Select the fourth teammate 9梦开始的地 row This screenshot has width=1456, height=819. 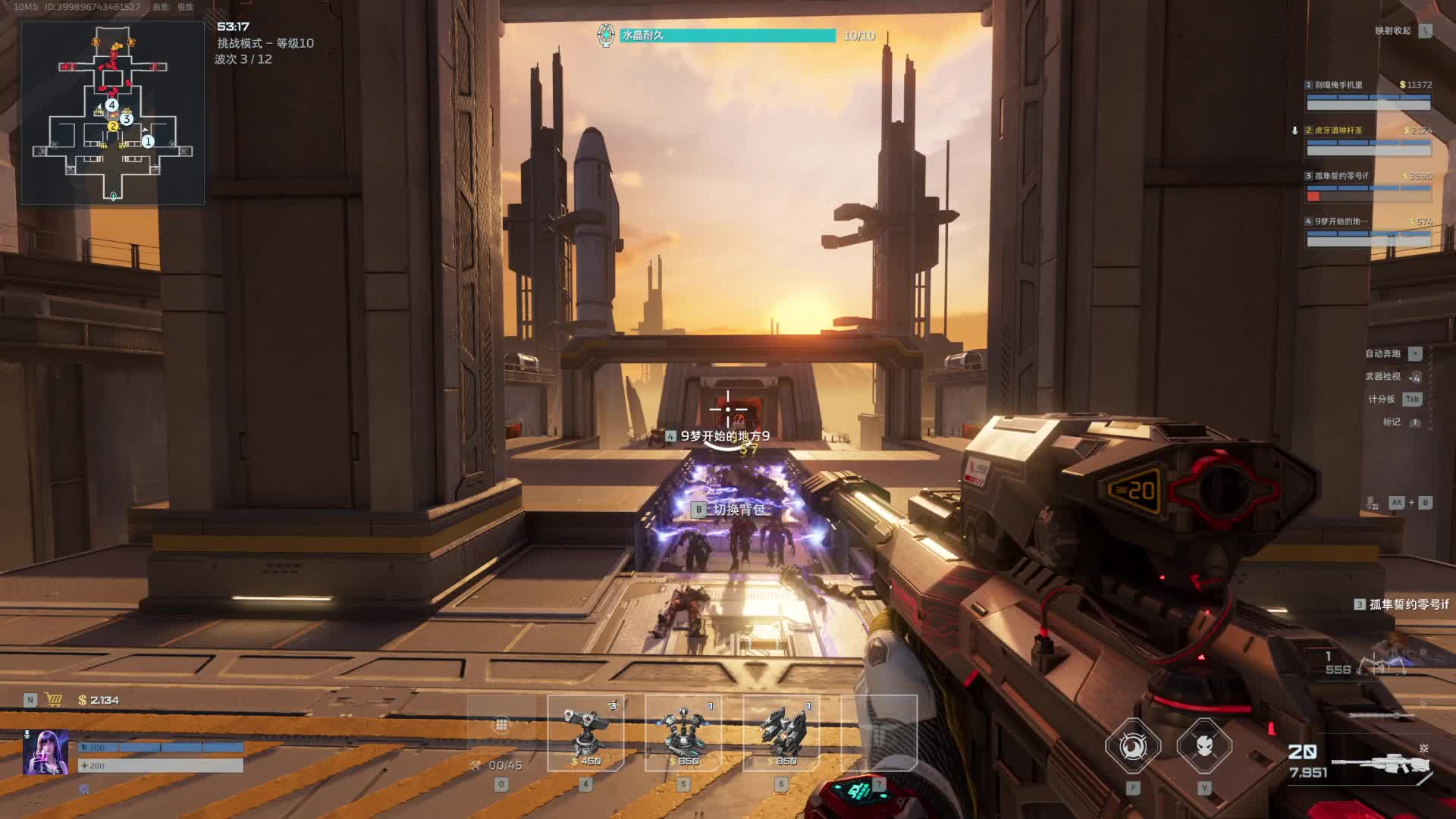(1368, 231)
